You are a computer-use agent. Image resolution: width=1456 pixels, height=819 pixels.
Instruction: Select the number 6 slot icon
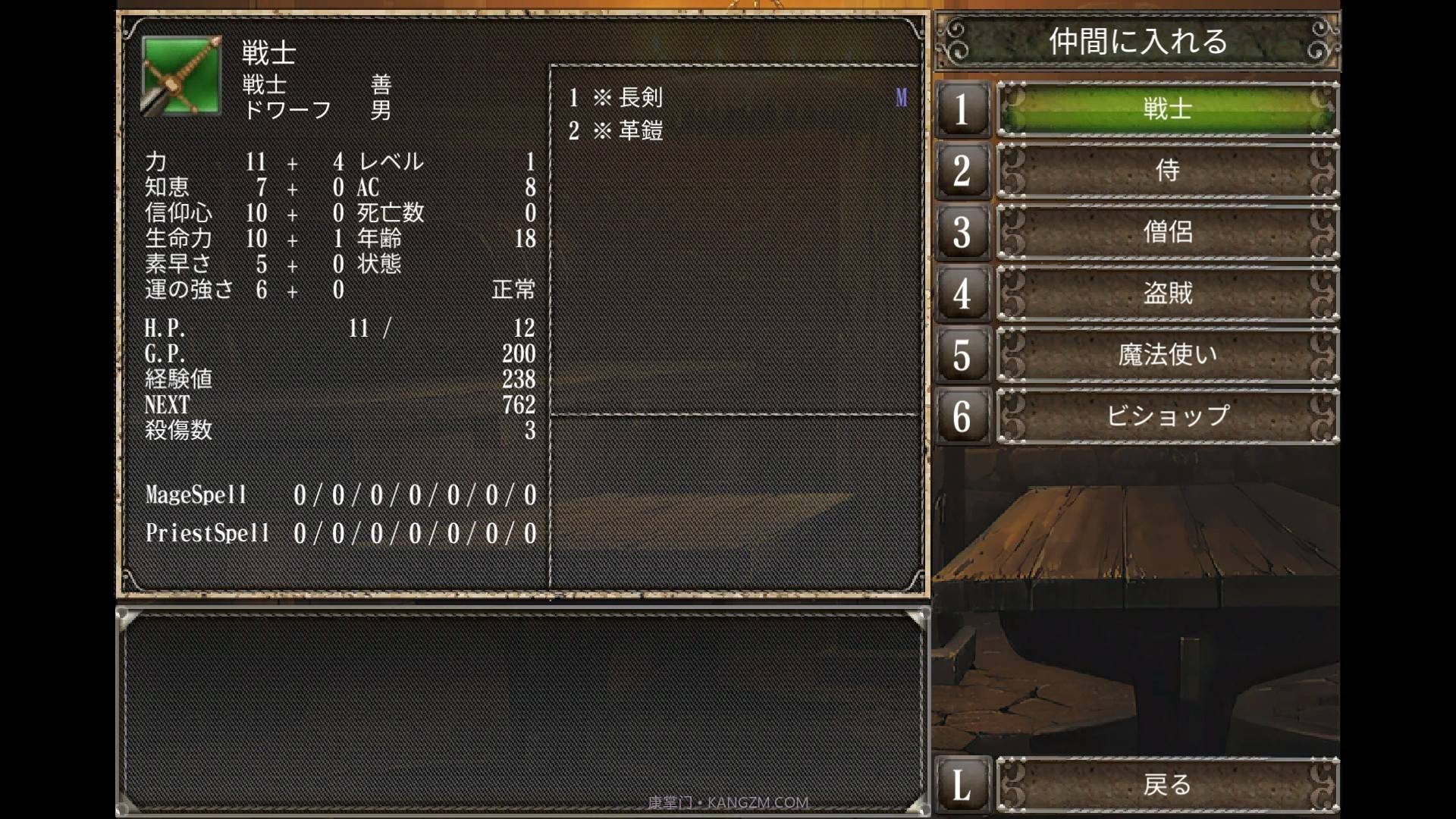coord(962,416)
